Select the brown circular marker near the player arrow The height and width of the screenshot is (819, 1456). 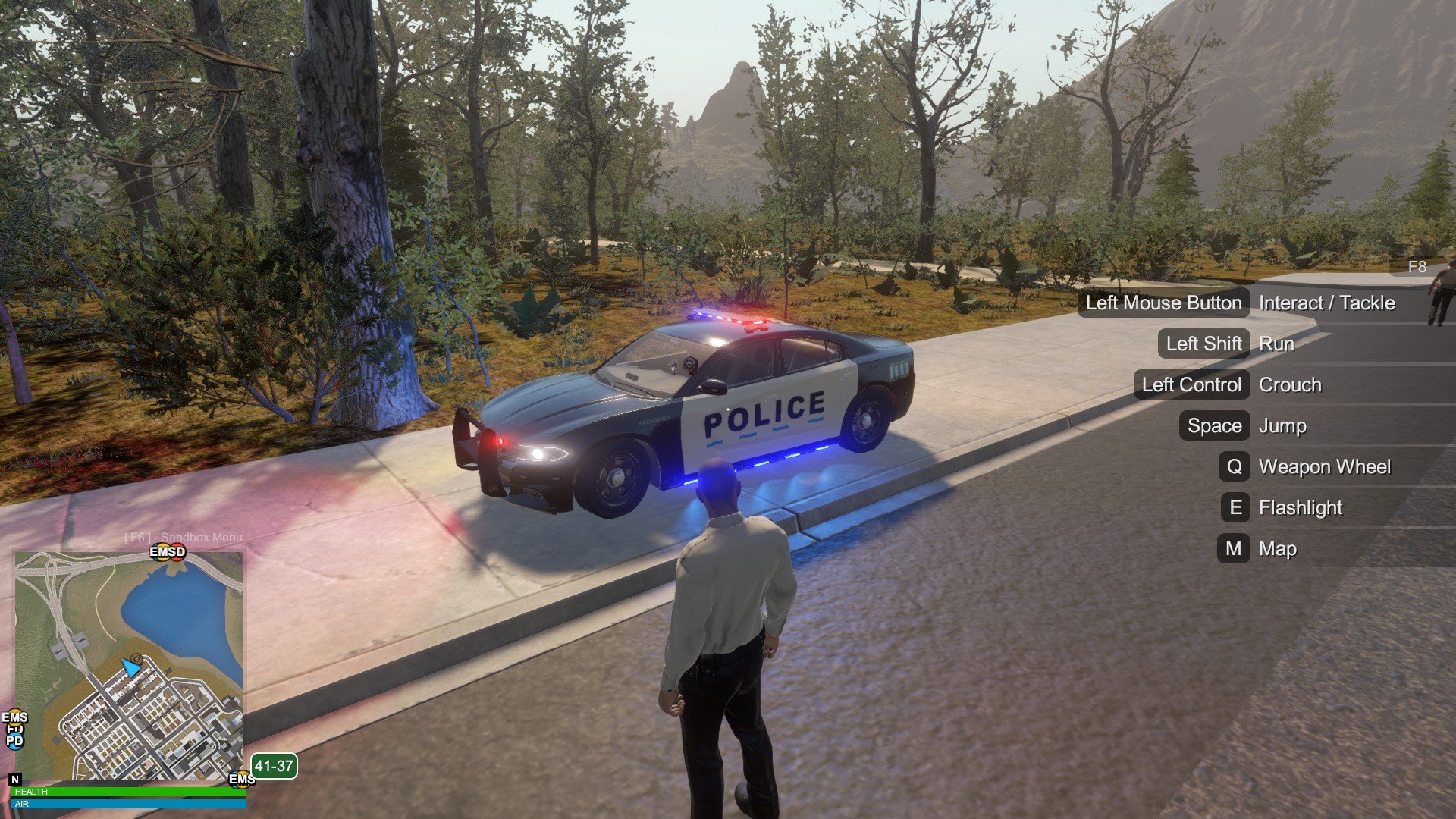coord(136,658)
